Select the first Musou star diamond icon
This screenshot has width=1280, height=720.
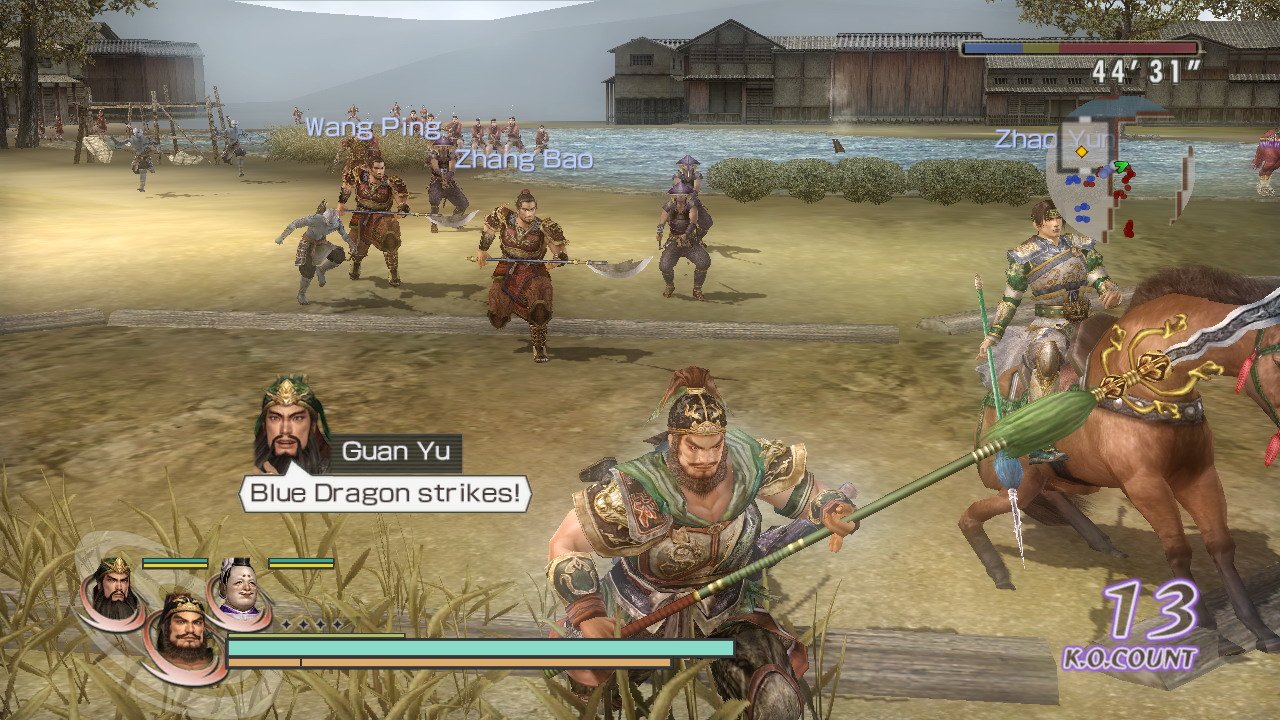[x=286, y=624]
